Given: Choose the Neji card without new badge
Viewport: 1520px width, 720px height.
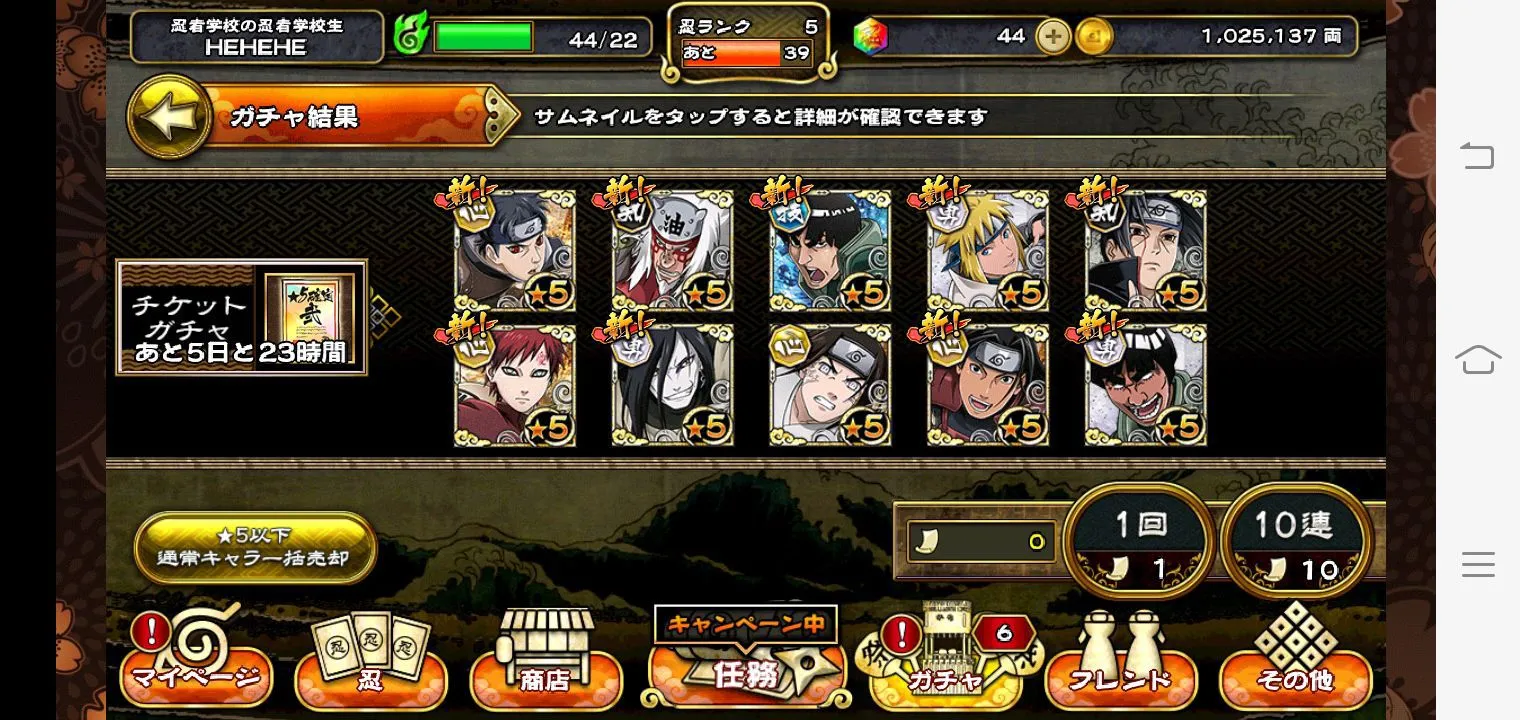Looking at the screenshot, I should (x=830, y=385).
